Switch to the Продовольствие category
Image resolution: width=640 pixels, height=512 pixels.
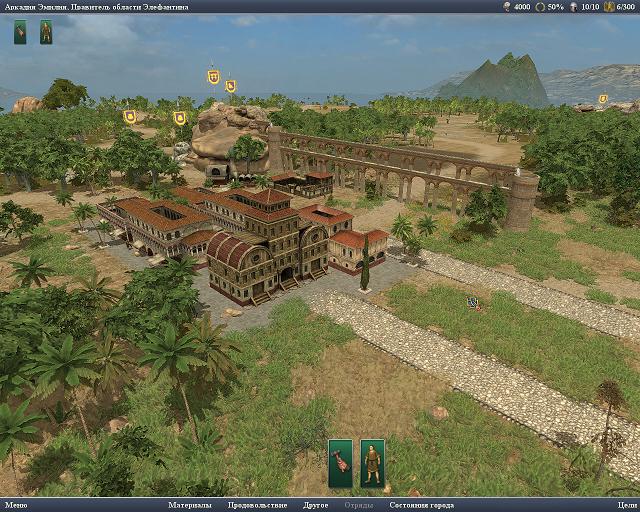[257, 505]
